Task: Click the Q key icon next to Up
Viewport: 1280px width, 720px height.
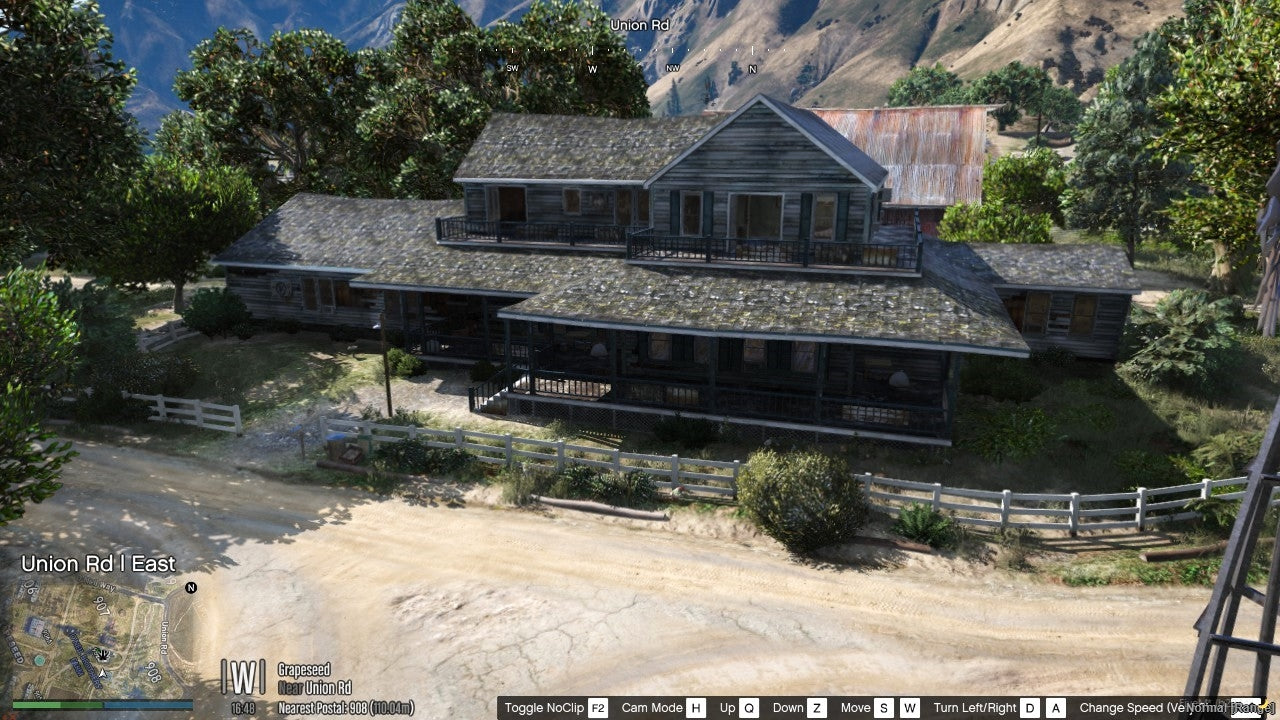Action: click(x=747, y=707)
